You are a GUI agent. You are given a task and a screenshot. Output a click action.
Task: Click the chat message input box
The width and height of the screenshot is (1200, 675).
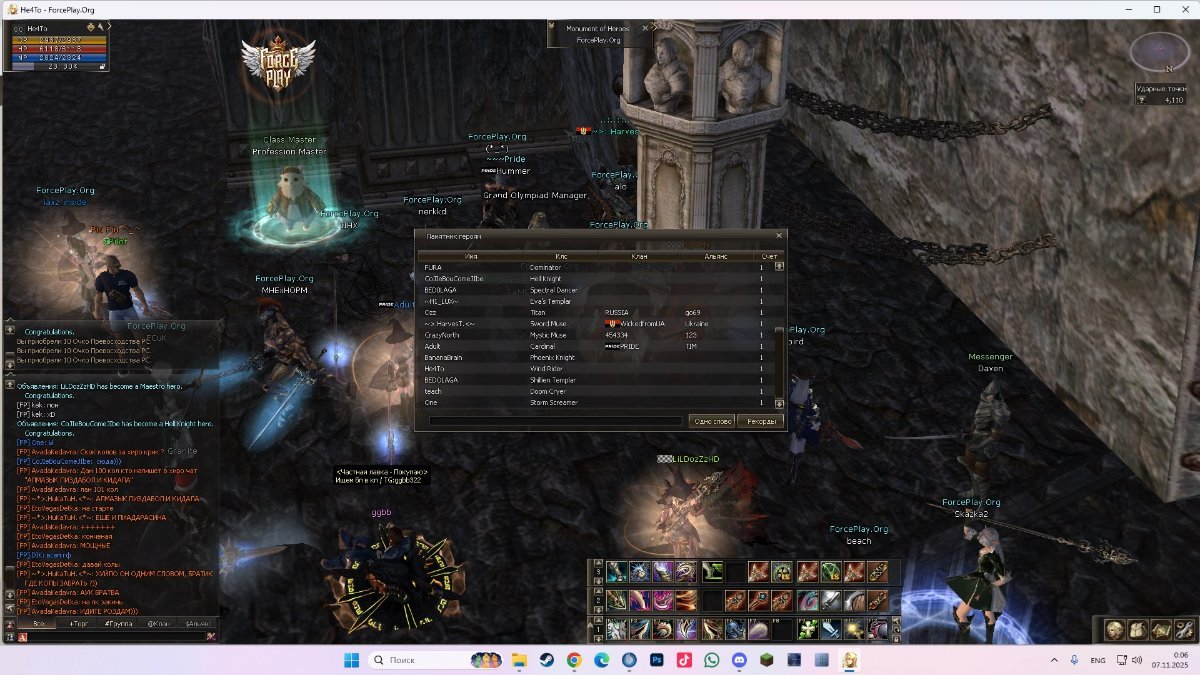pos(110,635)
